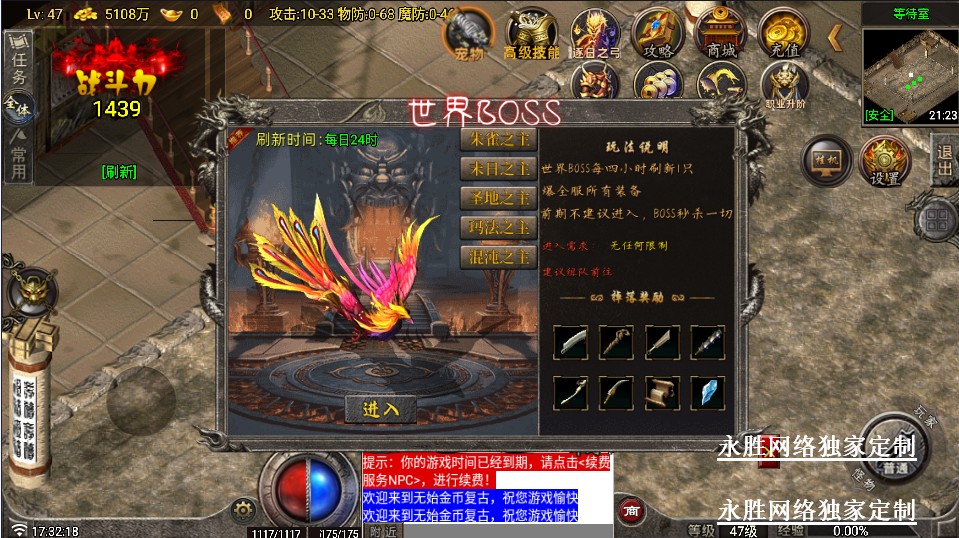Choose the 末日之主 boss entry
This screenshot has height=538, width=959.
point(498,170)
